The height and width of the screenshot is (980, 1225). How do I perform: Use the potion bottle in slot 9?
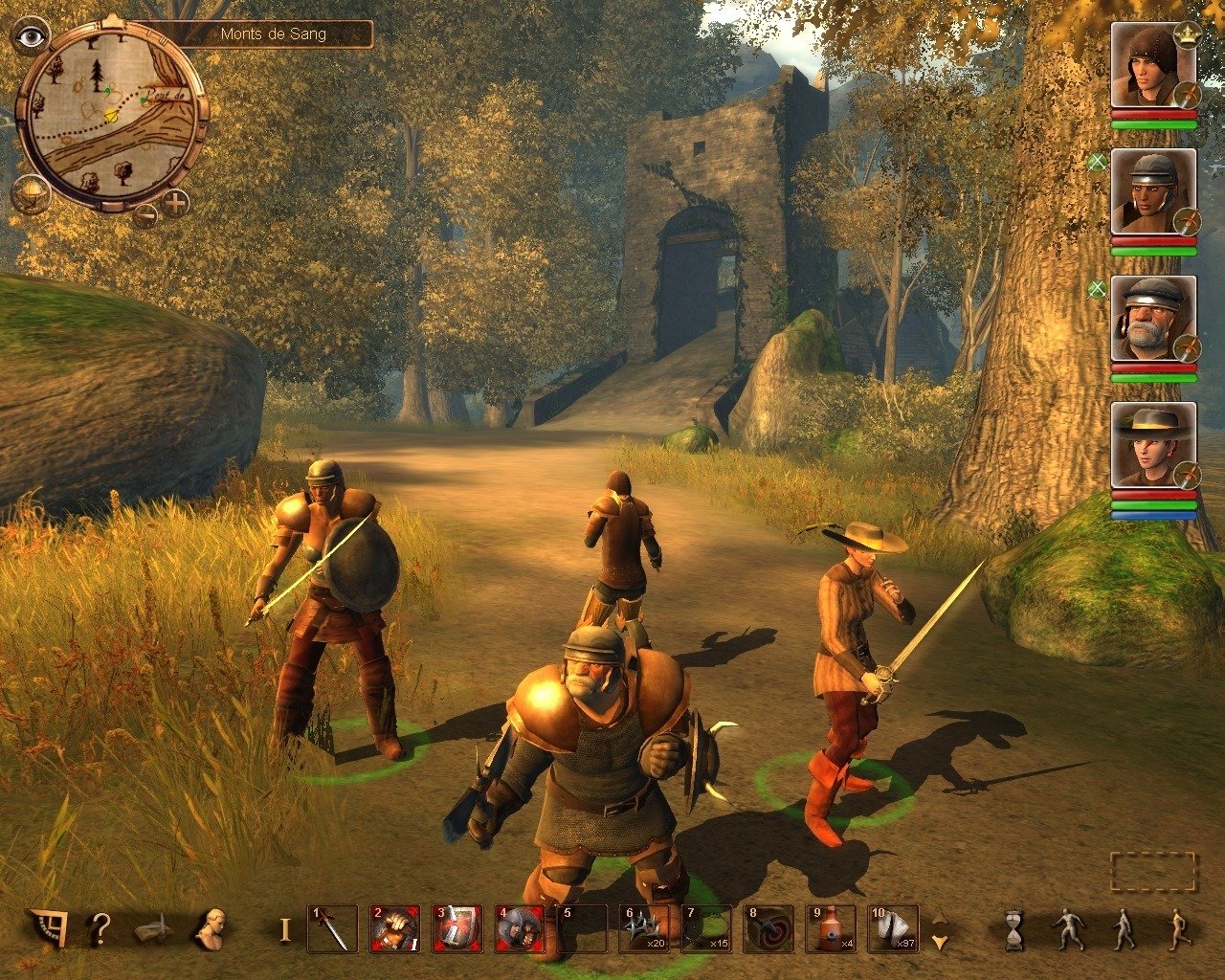point(831,928)
